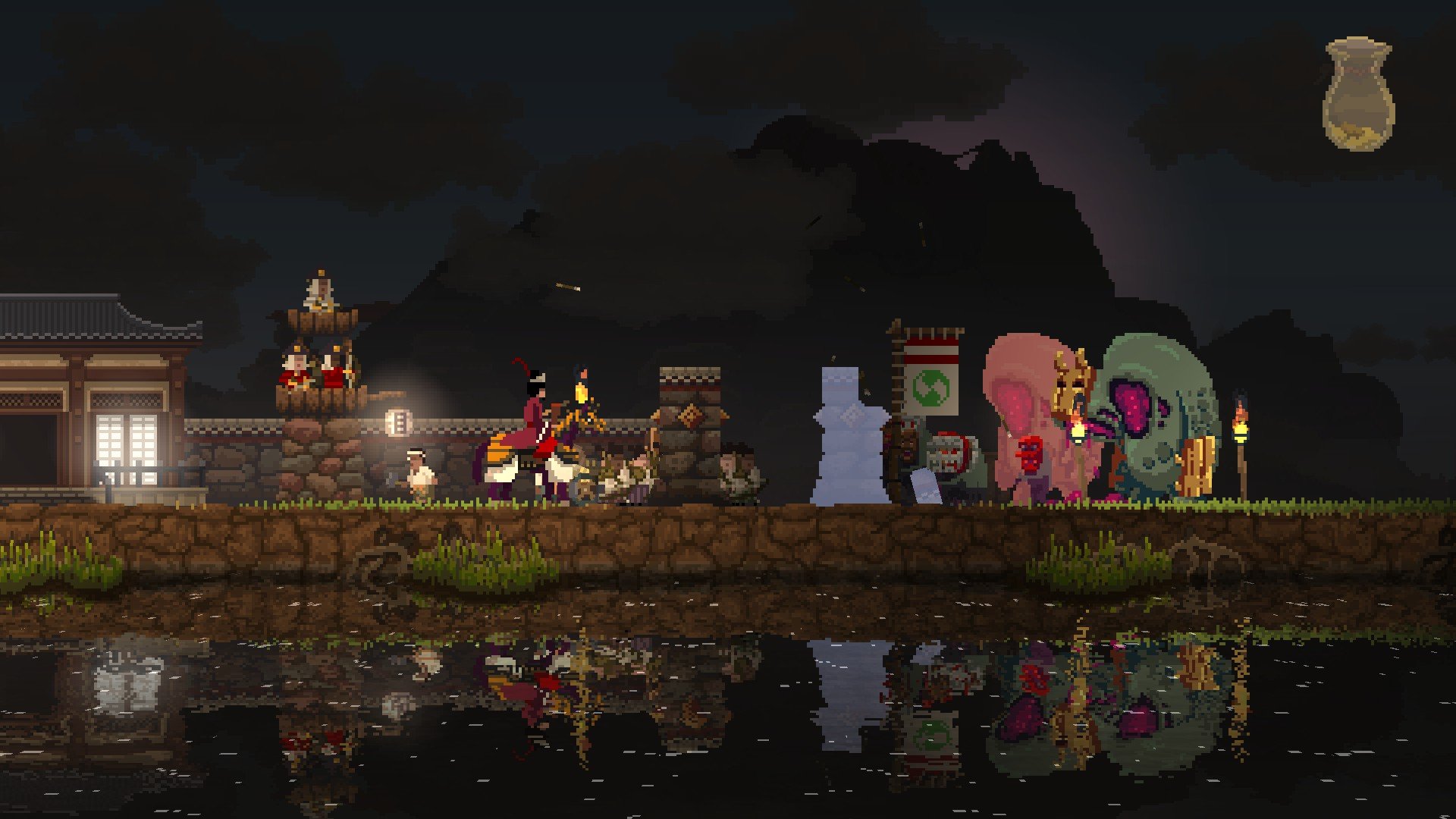The height and width of the screenshot is (819, 1456).
Task: Click the coin pouch icon
Action: tap(1357, 95)
